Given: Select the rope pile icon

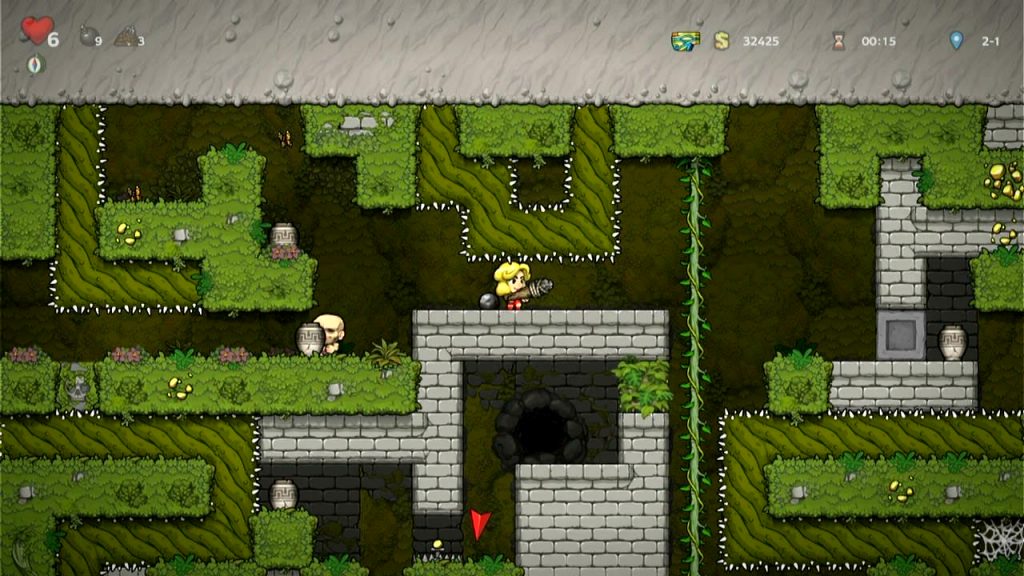Looking at the screenshot, I should (x=125, y=38).
